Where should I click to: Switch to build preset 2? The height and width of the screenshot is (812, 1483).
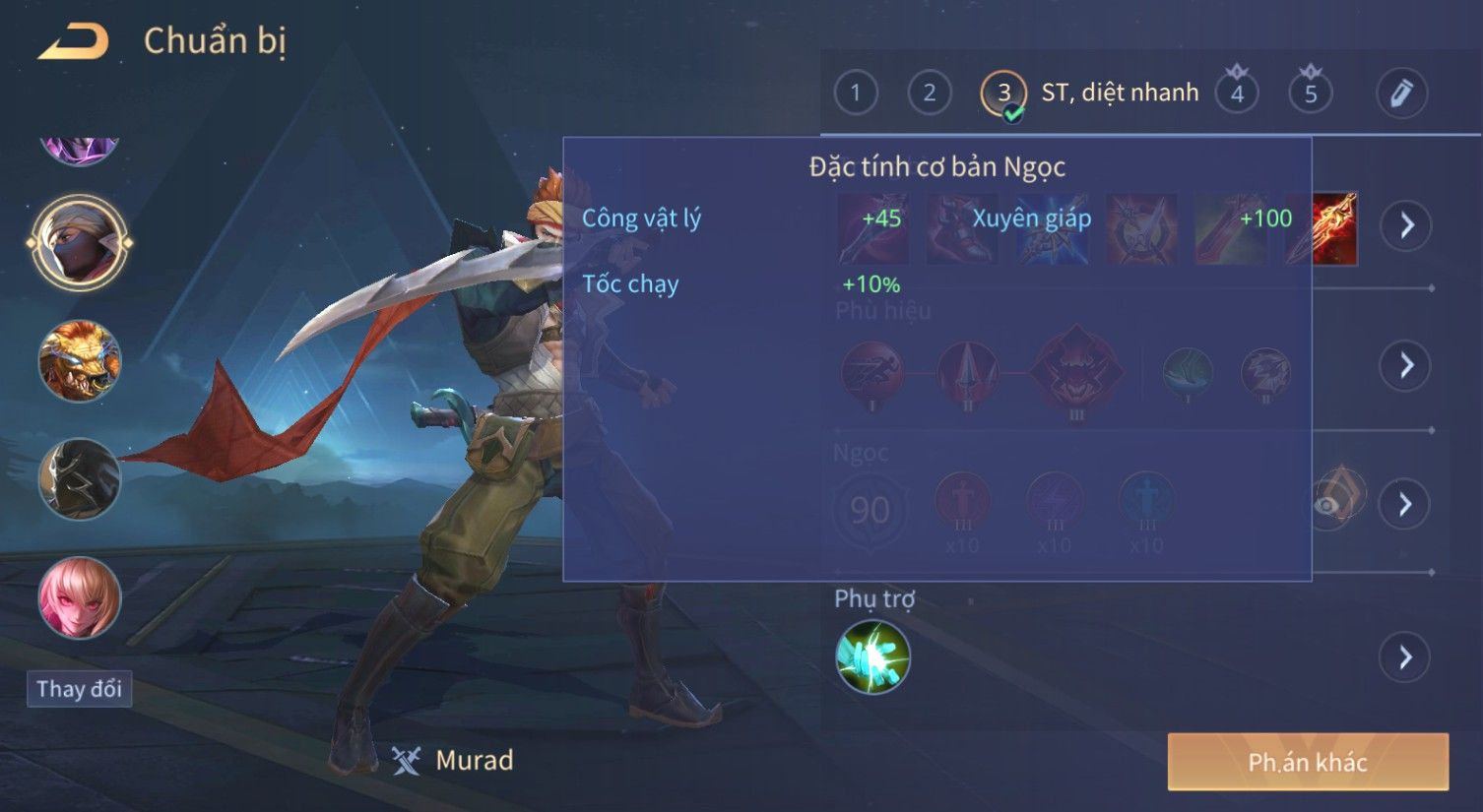click(929, 94)
